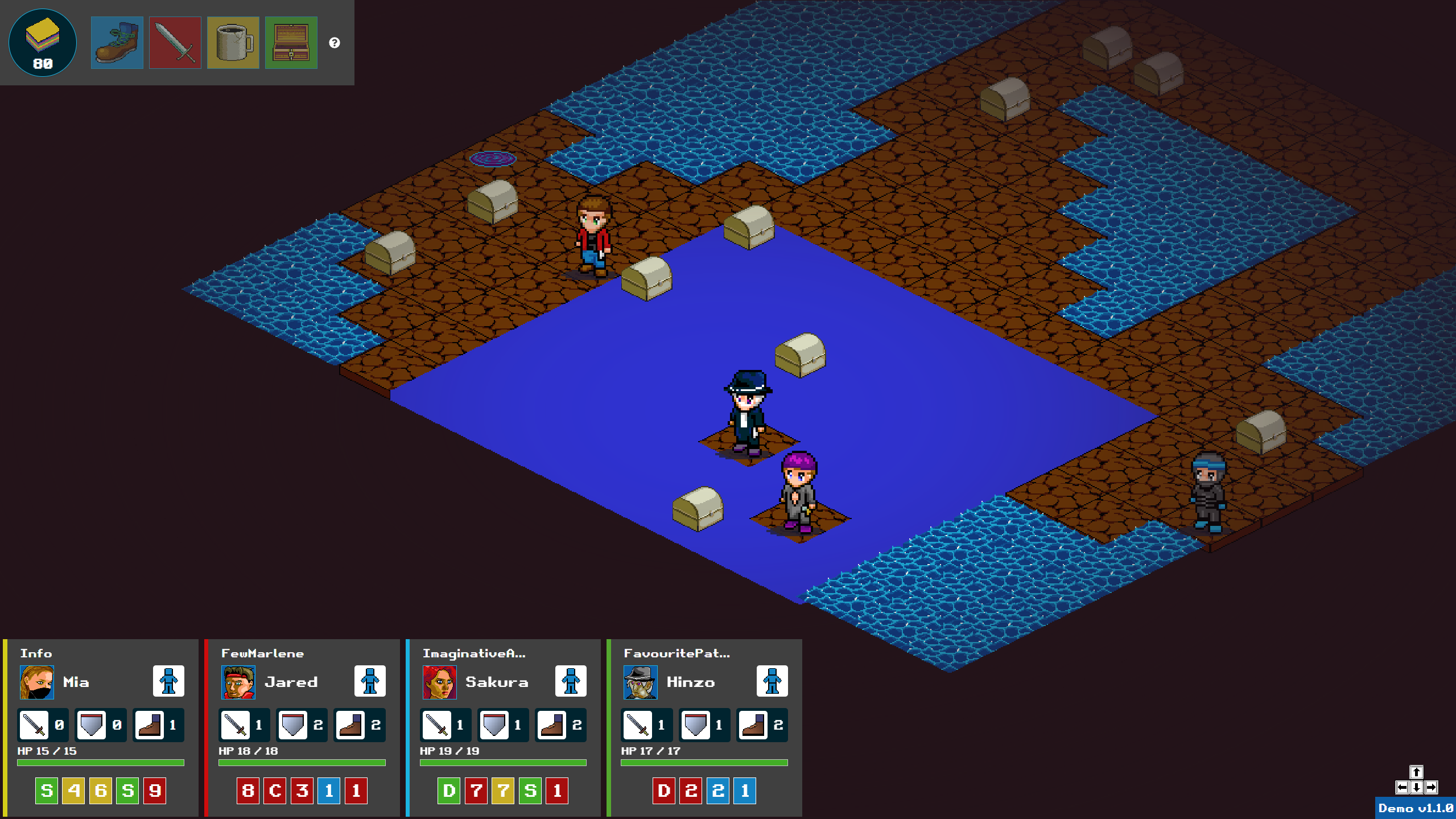This screenshot has width=1456, height=819.
Task: Click the card deck counter showing 80
Action: (x=43, y=43)
